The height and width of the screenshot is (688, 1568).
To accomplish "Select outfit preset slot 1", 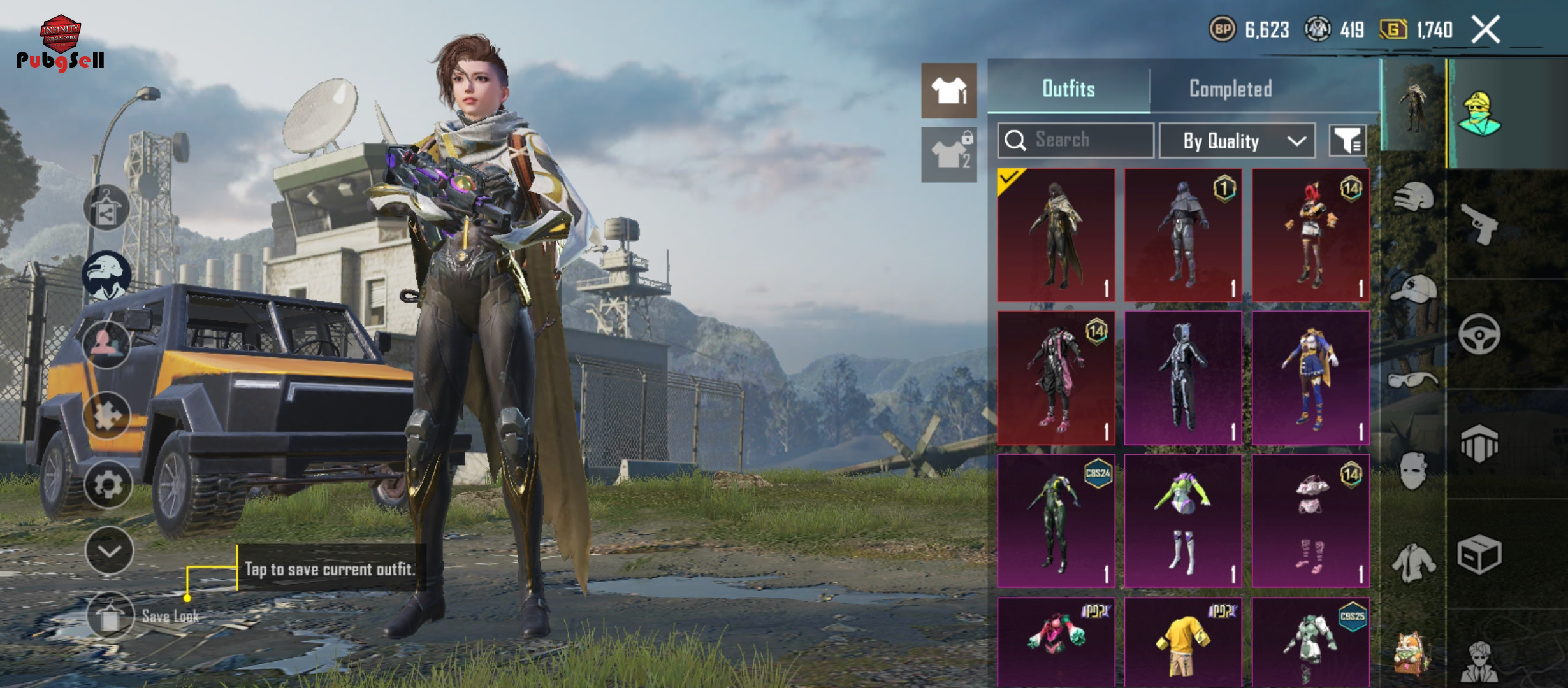I will click(948, 90).
